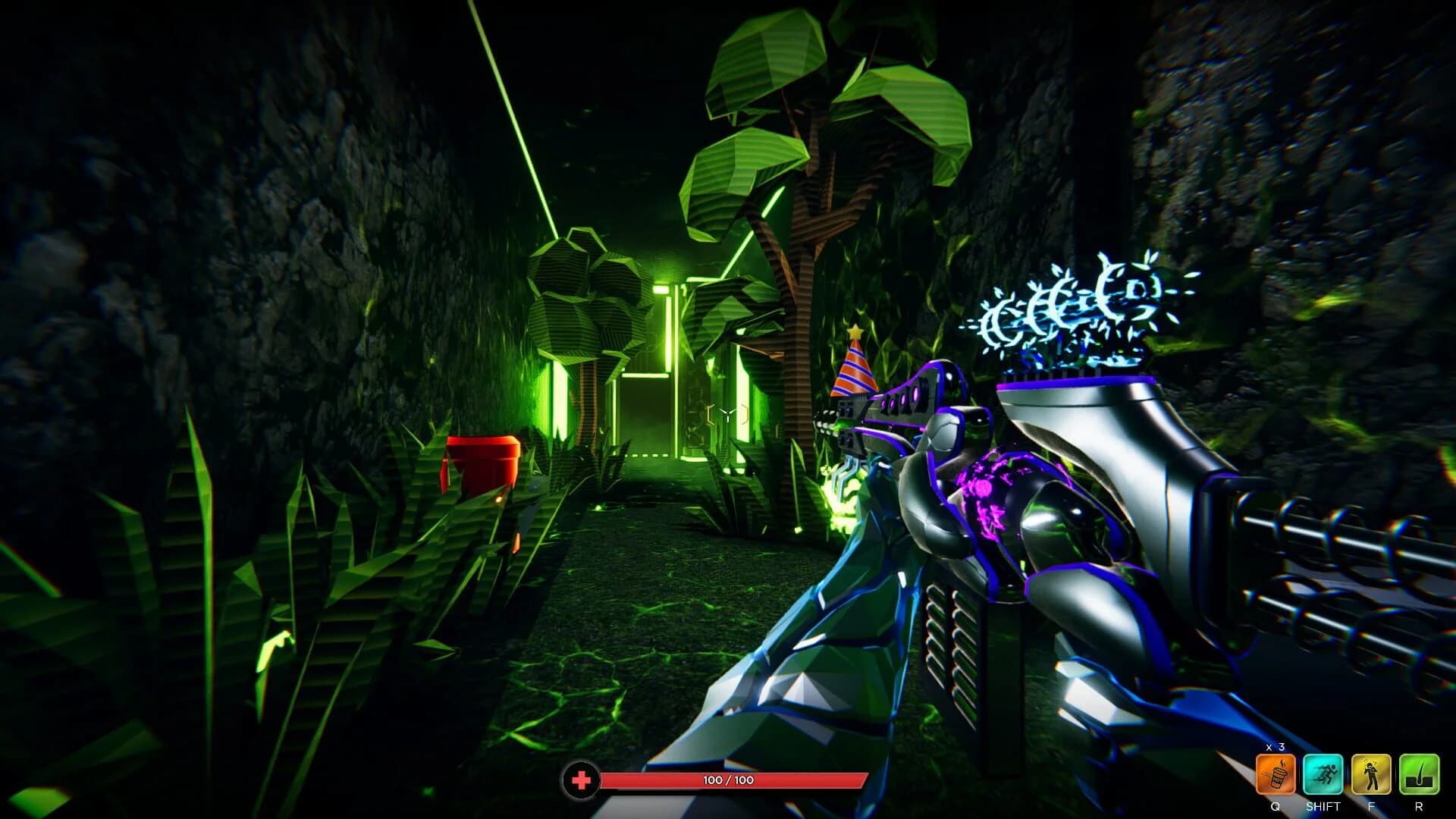The height and width of the screenshot is (819, 1456).
Task: Click the Q keybind label
Action: [x=1276, y=805]
